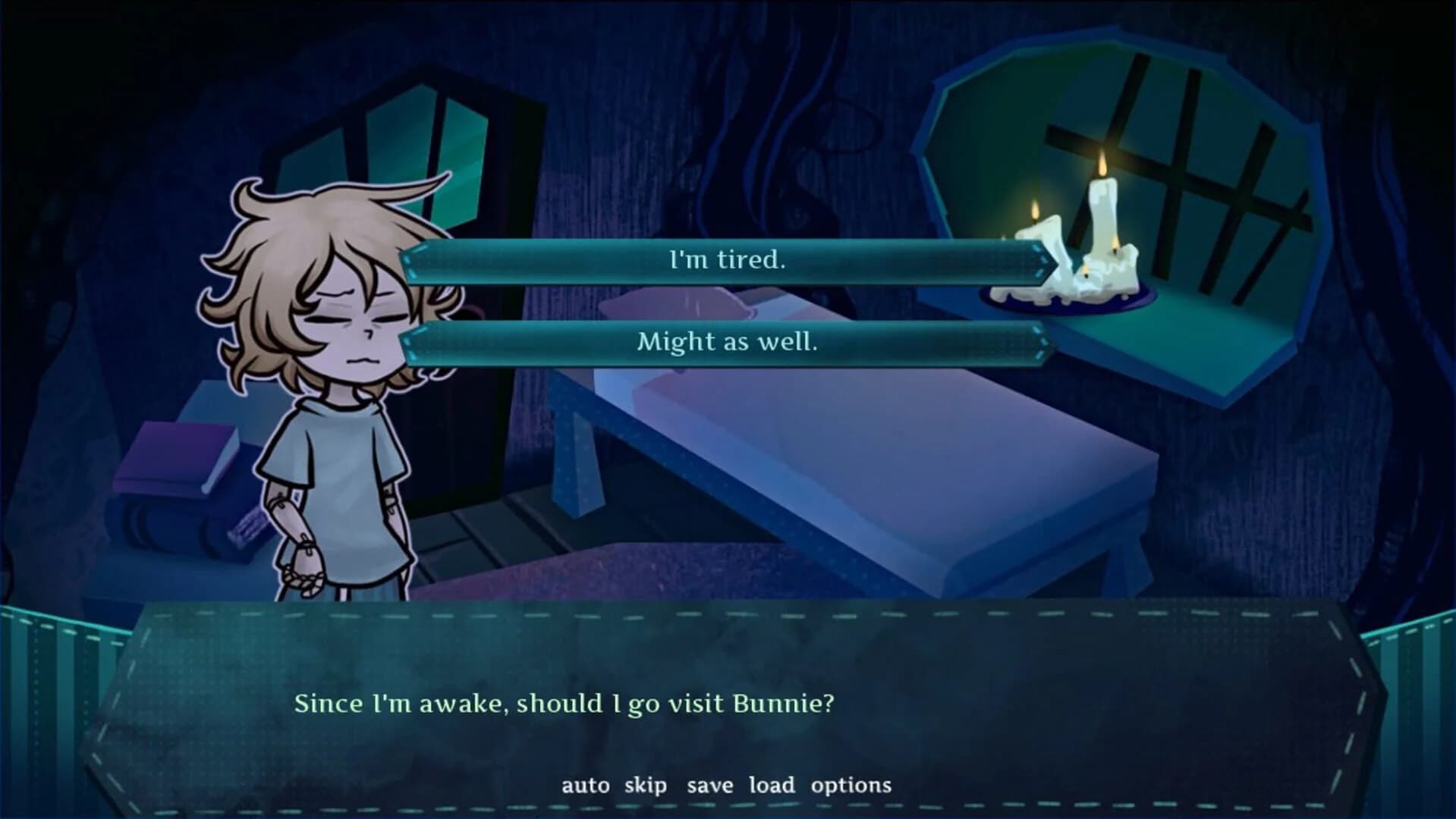Viewport: 1456px width, 819px height.
Task: Choose the "Might as well." option
Action: [x=727, y=342]
